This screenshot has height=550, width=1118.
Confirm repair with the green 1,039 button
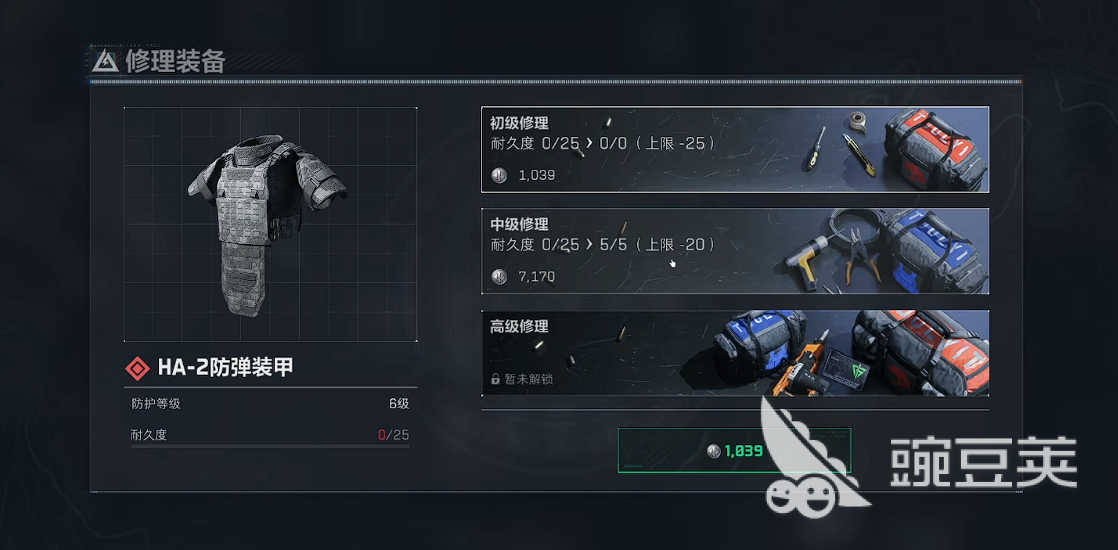tap(734, 451)
